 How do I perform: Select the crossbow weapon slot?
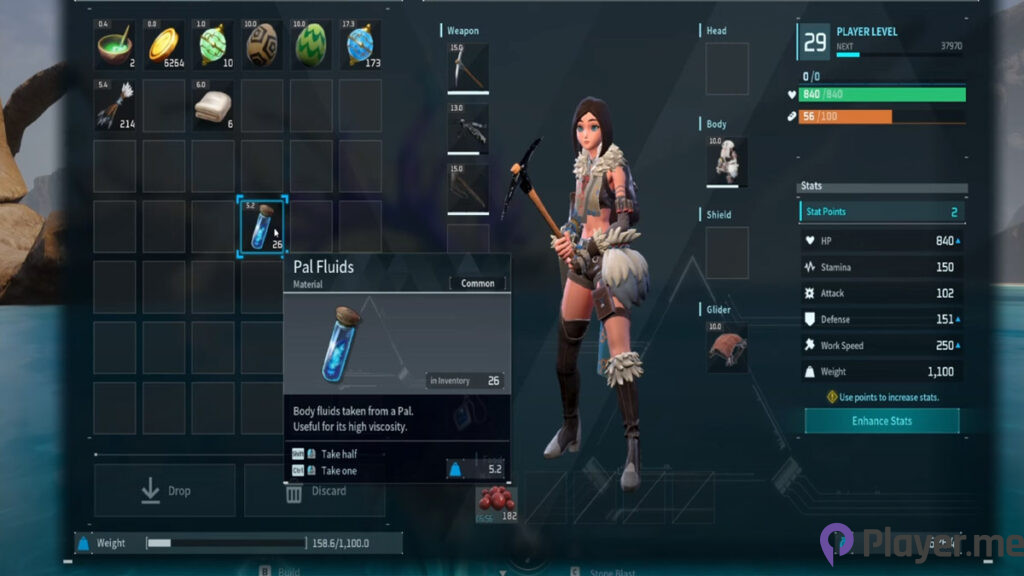[x=468, y=129]
